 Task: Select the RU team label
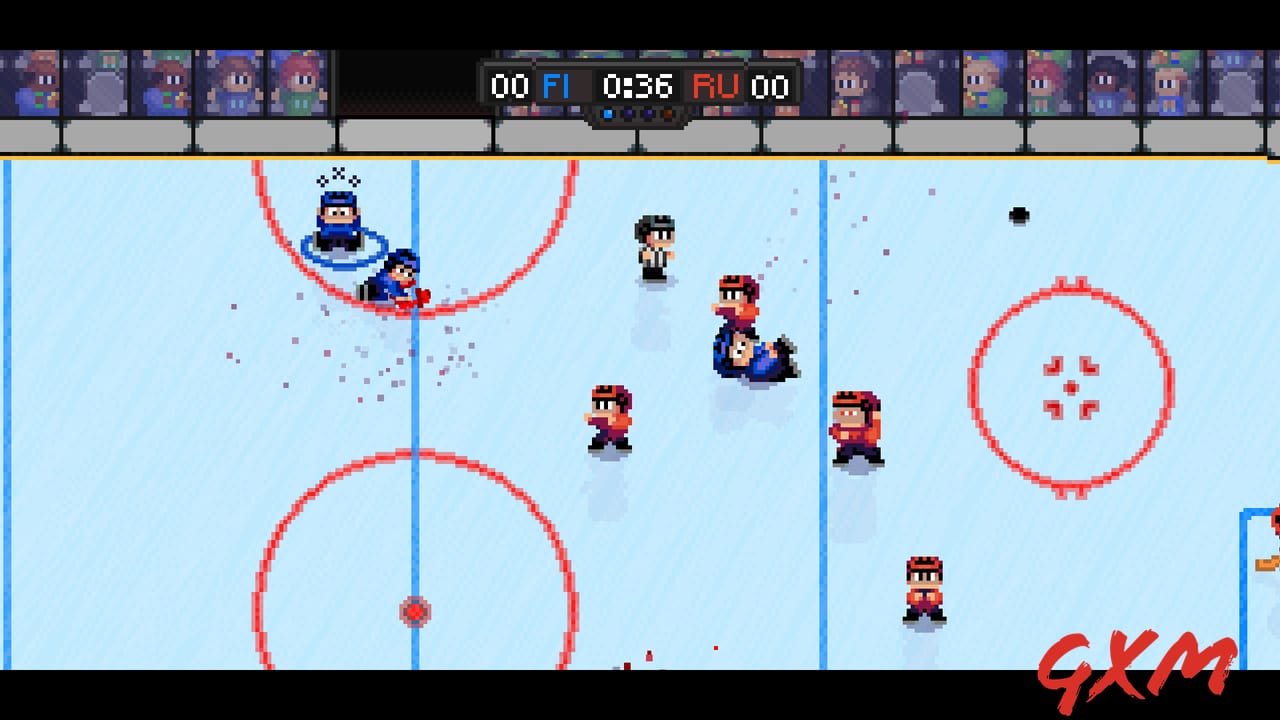pos(718,86)
